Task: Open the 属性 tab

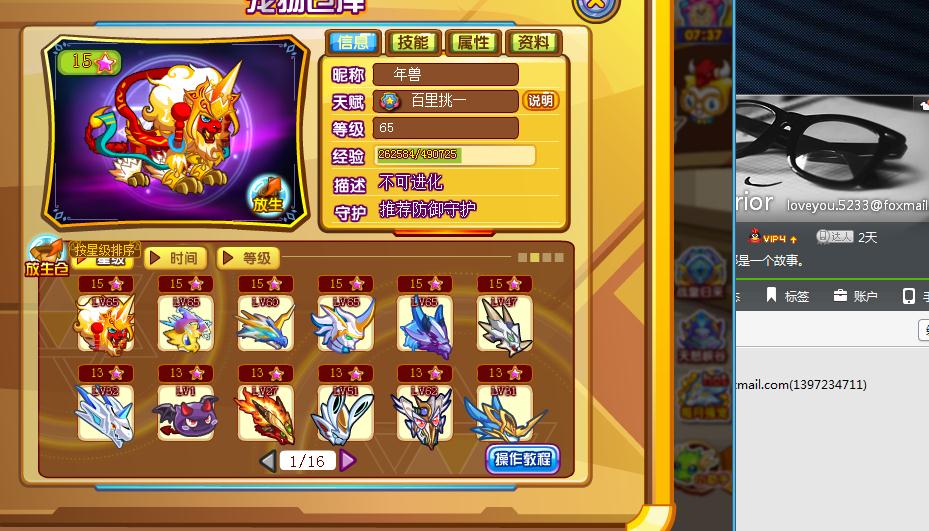Action: tap(473, 42)
